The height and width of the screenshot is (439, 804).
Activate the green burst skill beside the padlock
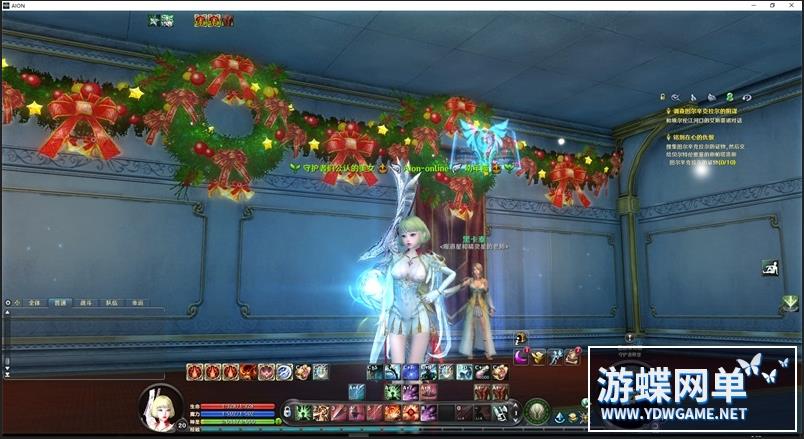[300, 412]
